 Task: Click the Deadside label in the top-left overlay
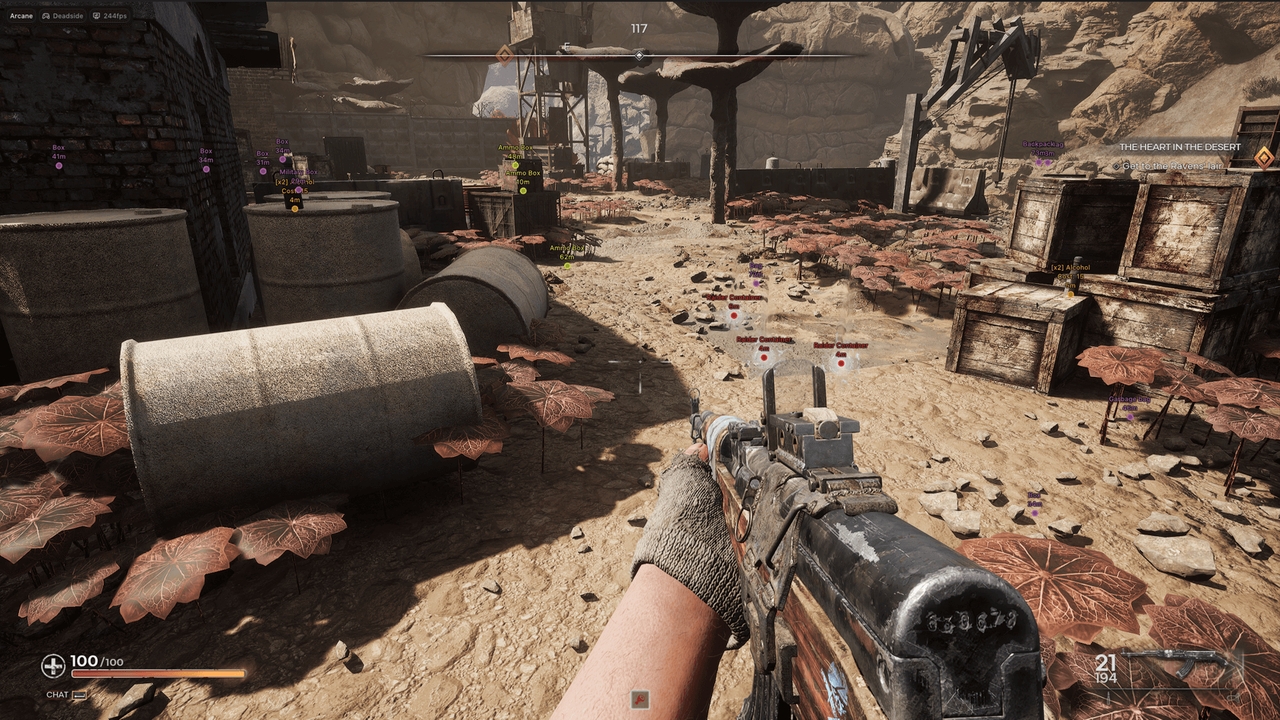point(68,16)
